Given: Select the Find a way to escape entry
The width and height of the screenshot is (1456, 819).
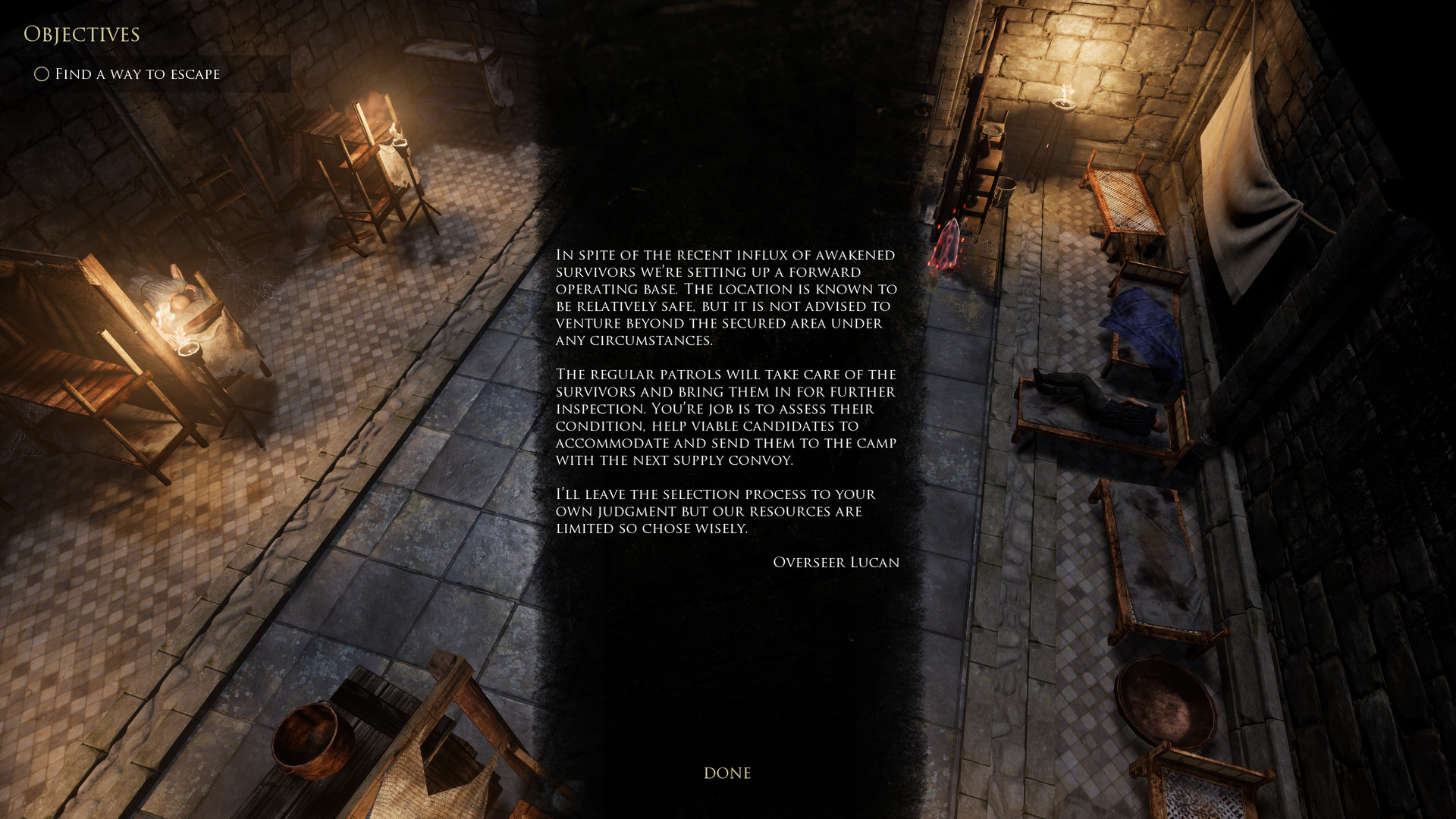Looking at the screenshot, I should [x=136, y=74].
